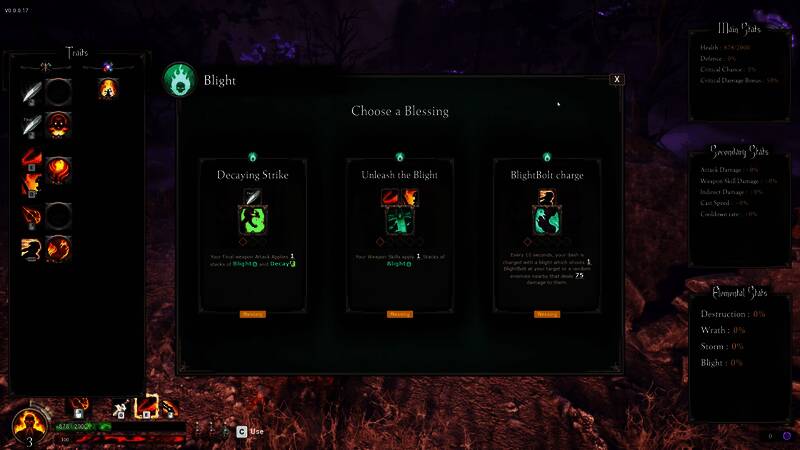Click the orange button under BlightBolt charge
This screenshot has height=450, width=800.
pyautogui.click(x=546, y=314)
